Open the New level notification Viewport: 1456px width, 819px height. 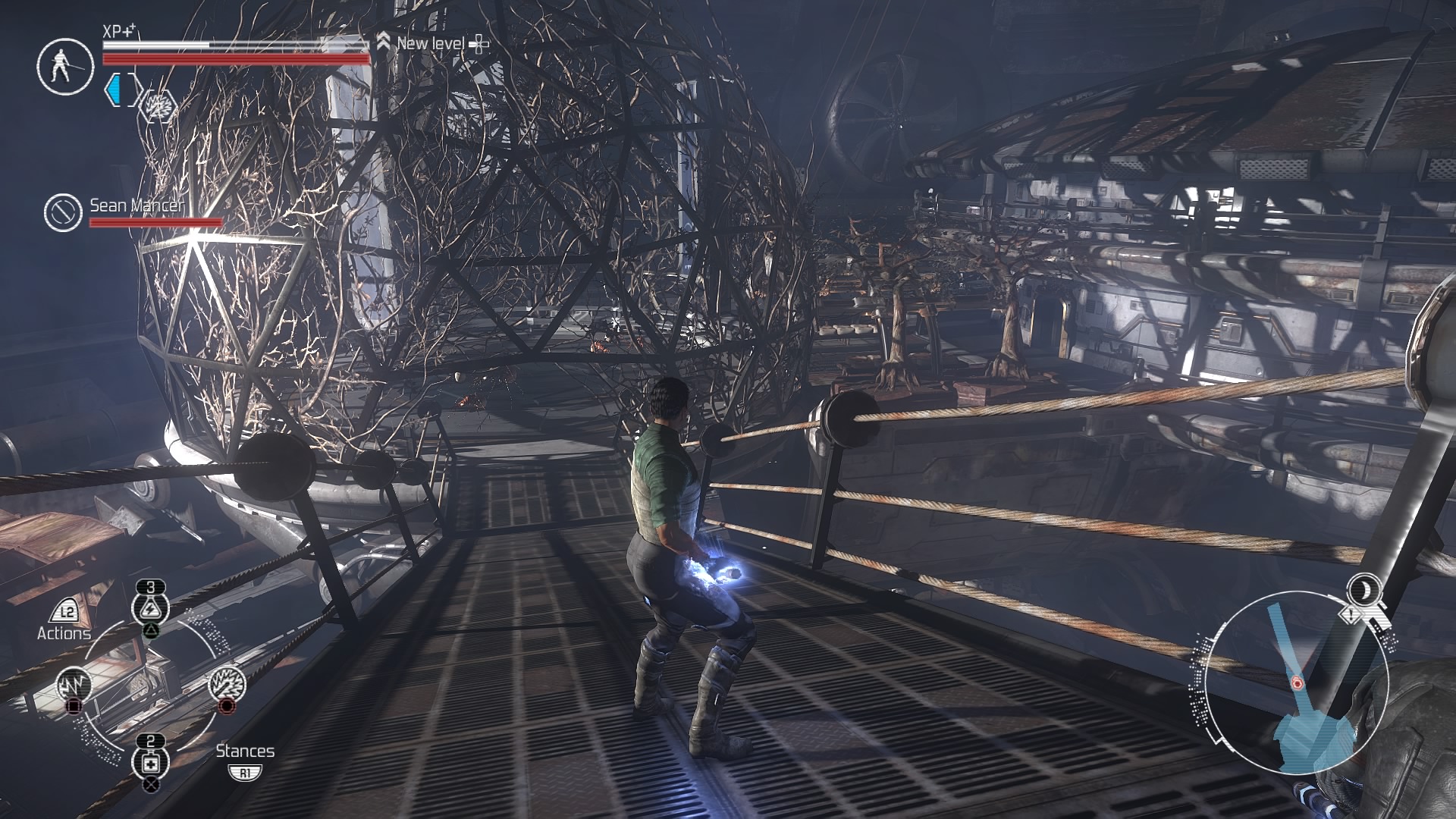pyautogui.click(x=431, y=43)
